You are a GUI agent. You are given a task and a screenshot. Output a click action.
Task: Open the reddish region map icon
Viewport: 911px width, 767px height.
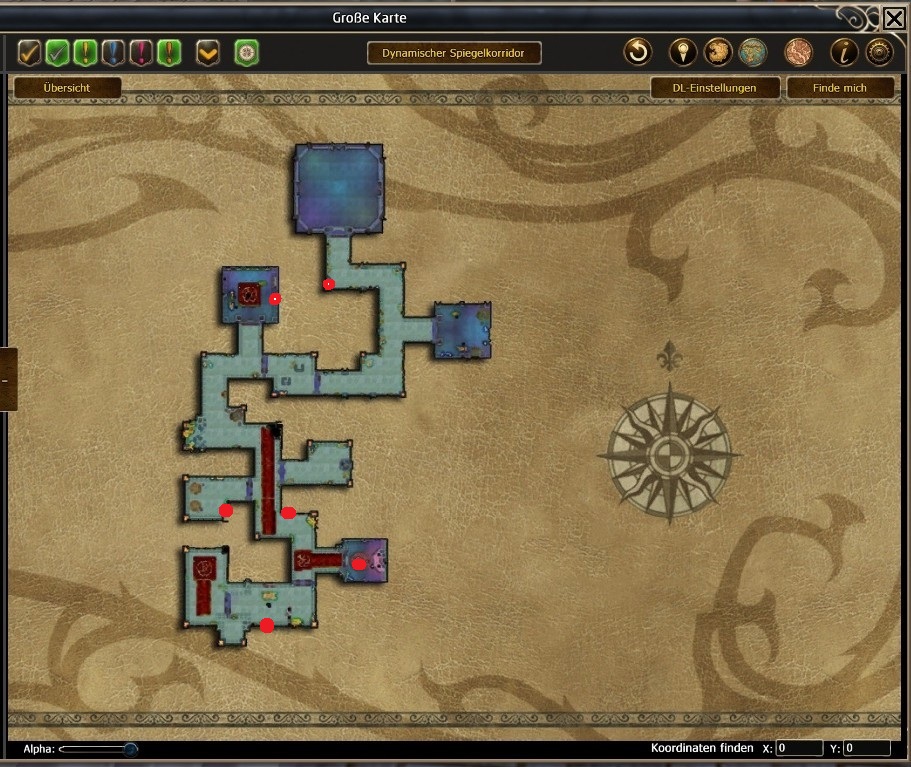pyautogui.click(x=798, y=52)
